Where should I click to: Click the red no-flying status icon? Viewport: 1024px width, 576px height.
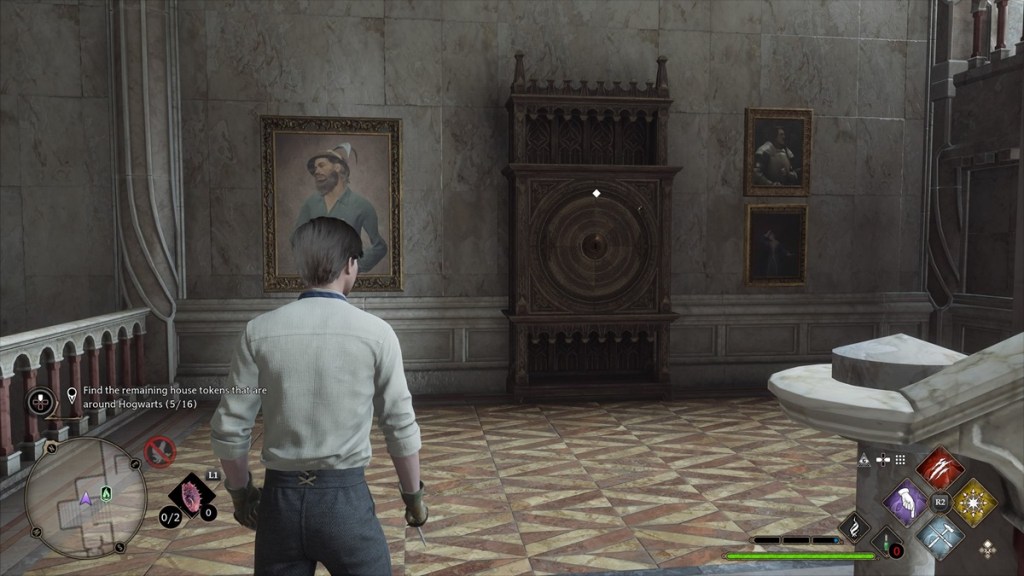pos(160,452)
